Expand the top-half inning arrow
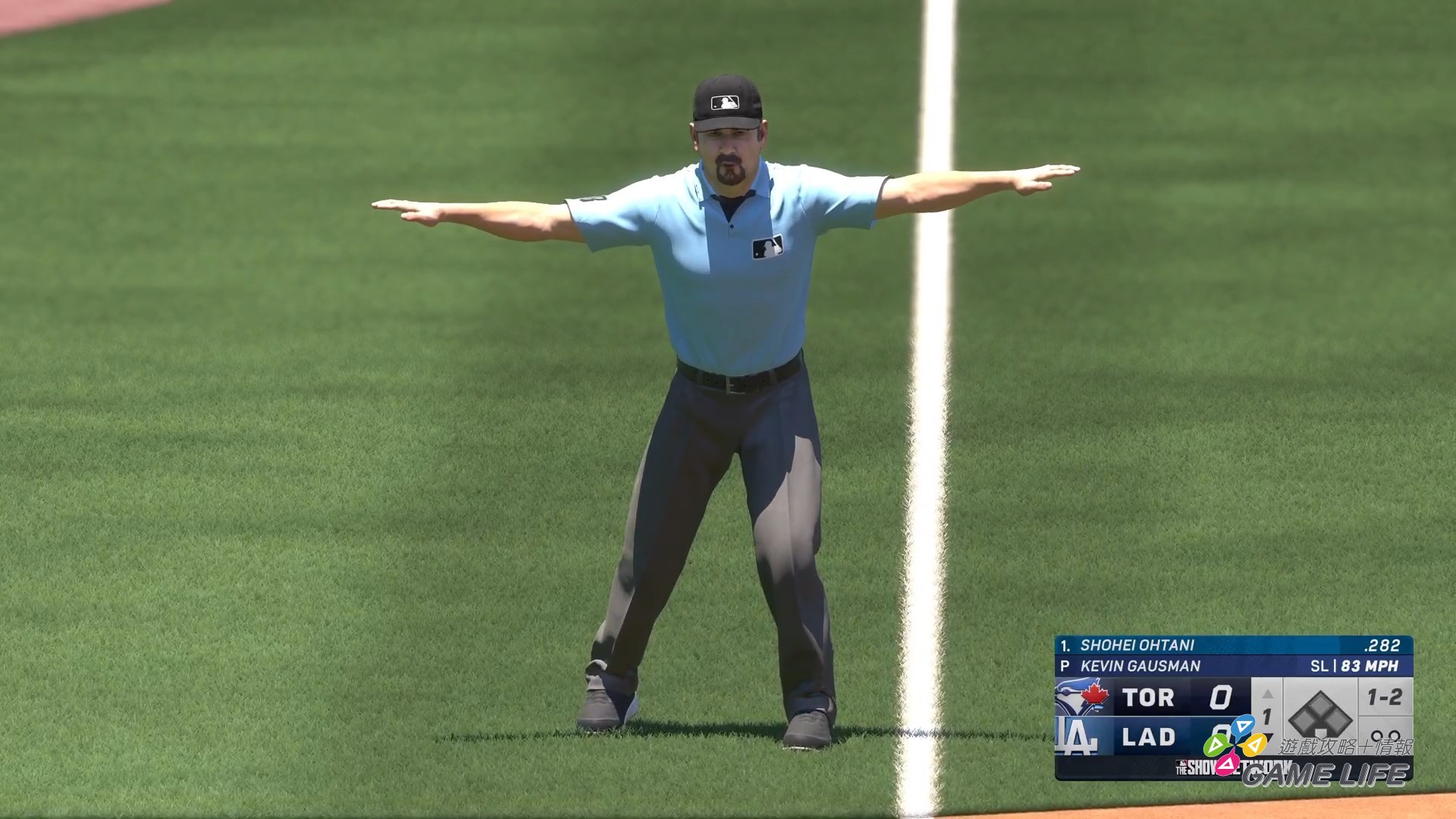Screen dimensions: 1456x819 click(1269, 692)
